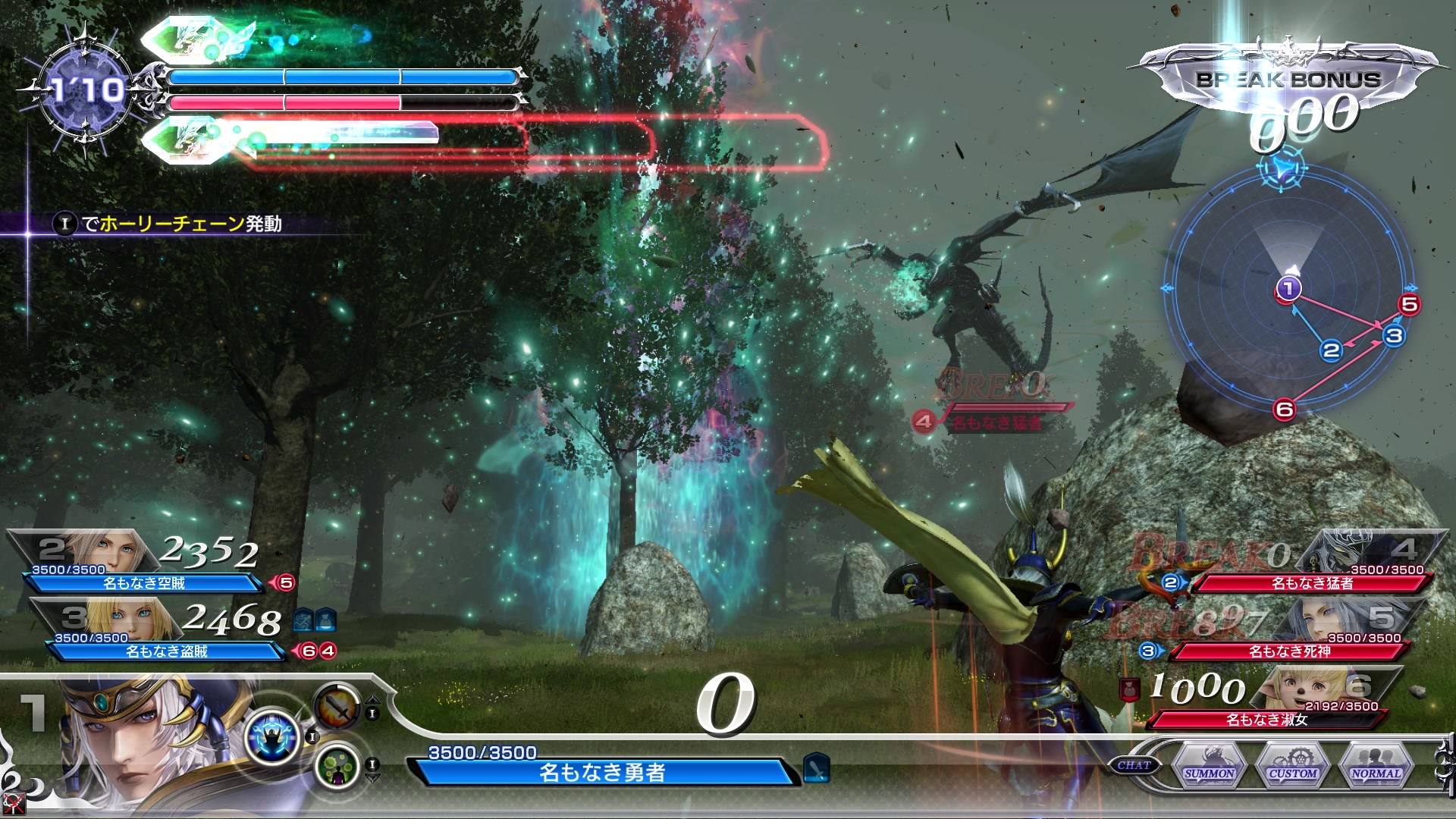1456x819 pixels.
Task: Select the SUMMON chat category
Action: pos(1210,765)
